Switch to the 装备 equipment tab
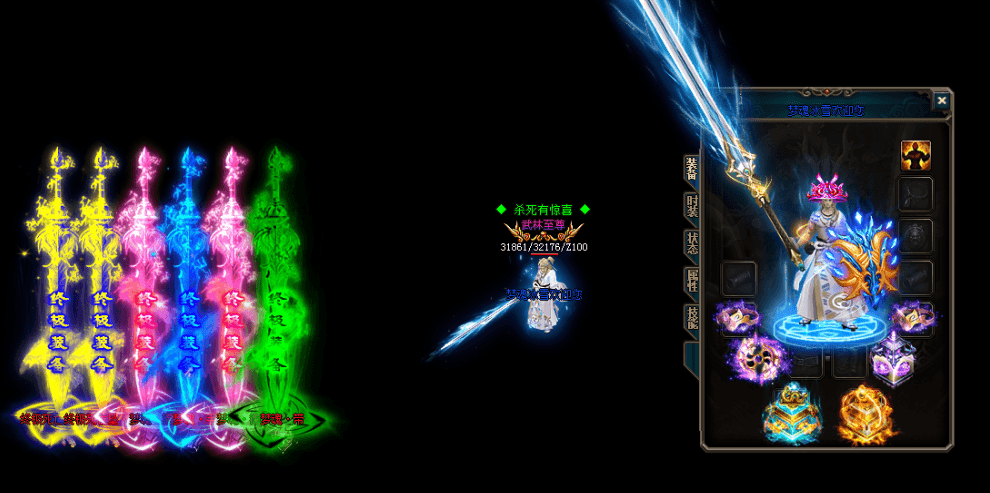The image size is (990, 493). (691, 170)
